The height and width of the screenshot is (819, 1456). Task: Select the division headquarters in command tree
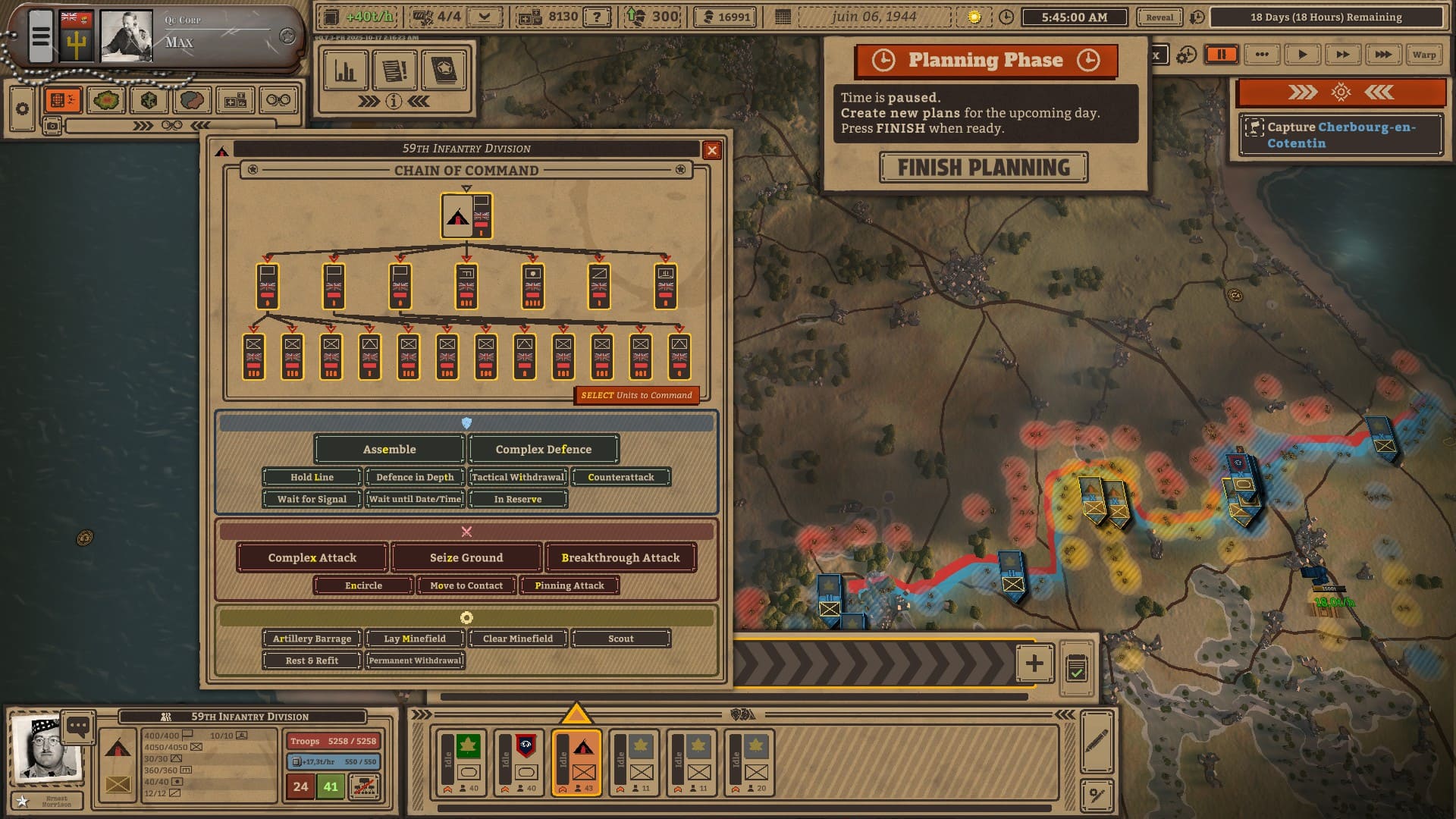point(466,216)
